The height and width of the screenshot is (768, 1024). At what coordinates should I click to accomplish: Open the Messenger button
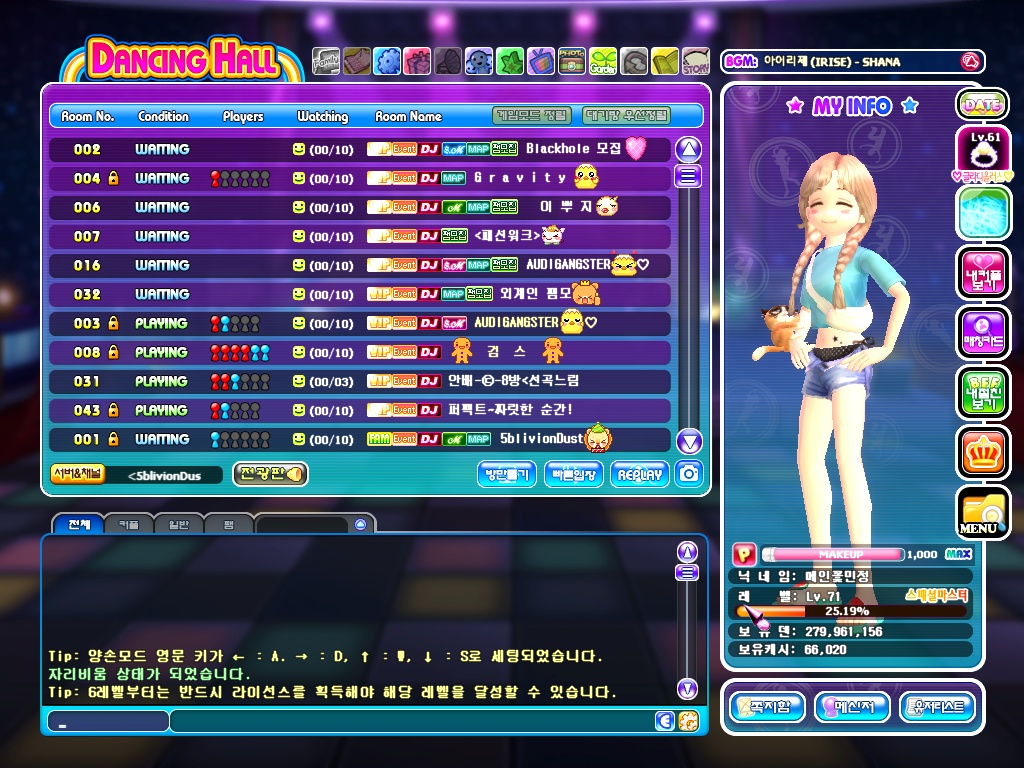852,708
